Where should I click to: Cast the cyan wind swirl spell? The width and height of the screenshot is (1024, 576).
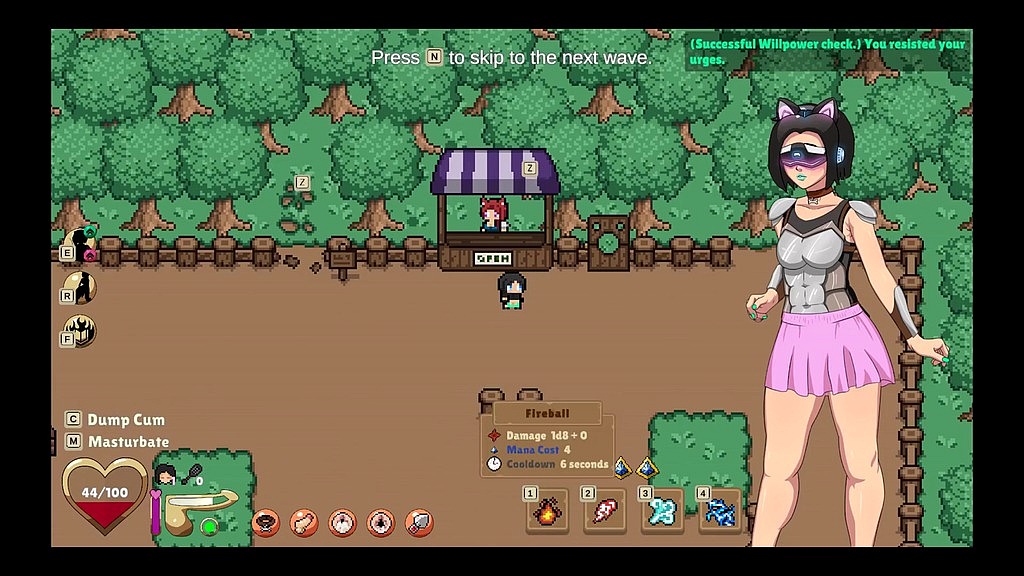click(x=663, y=512)
